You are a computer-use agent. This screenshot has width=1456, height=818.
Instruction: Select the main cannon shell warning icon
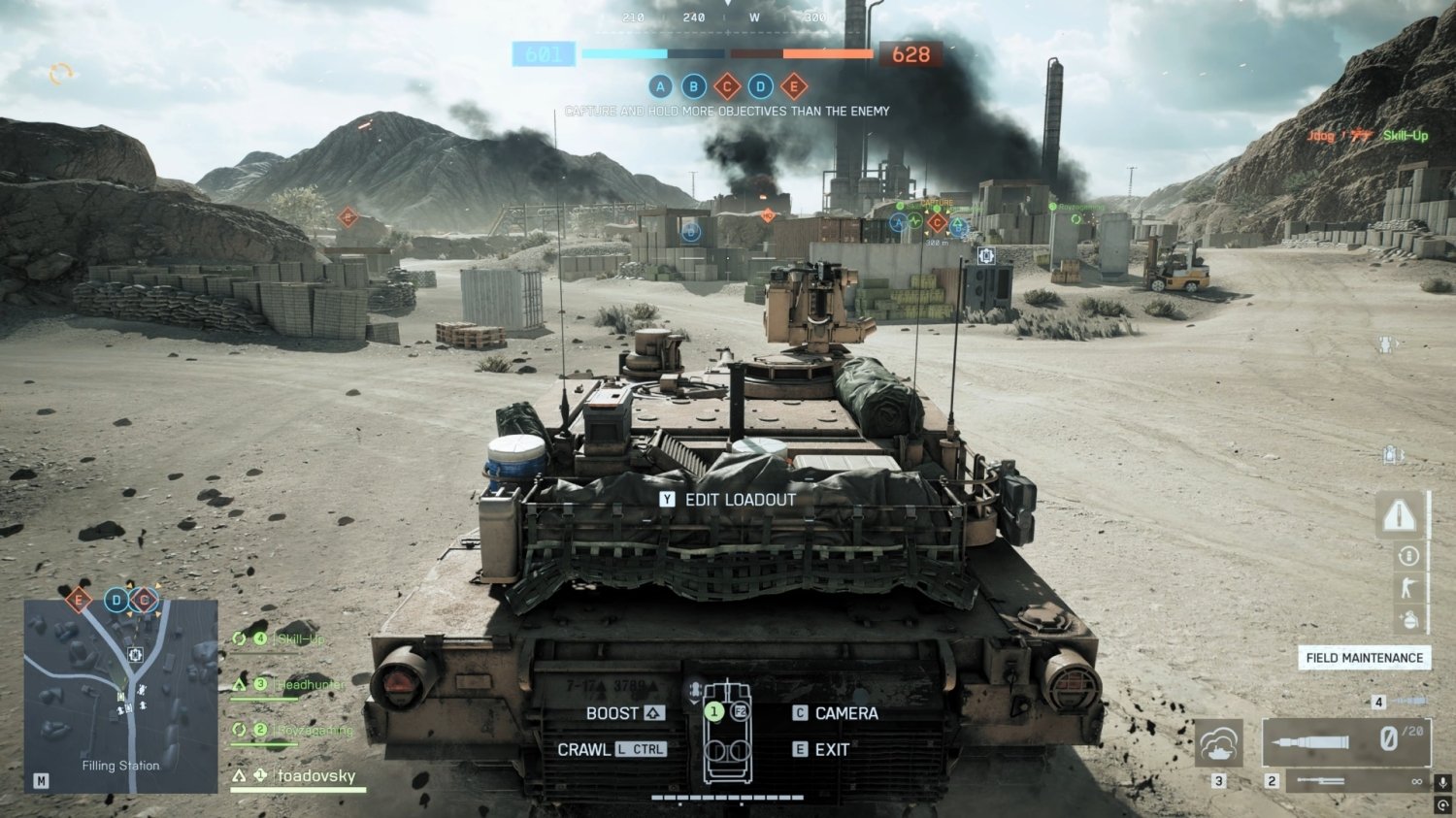pyautogui.click(x=1399, y=514)
